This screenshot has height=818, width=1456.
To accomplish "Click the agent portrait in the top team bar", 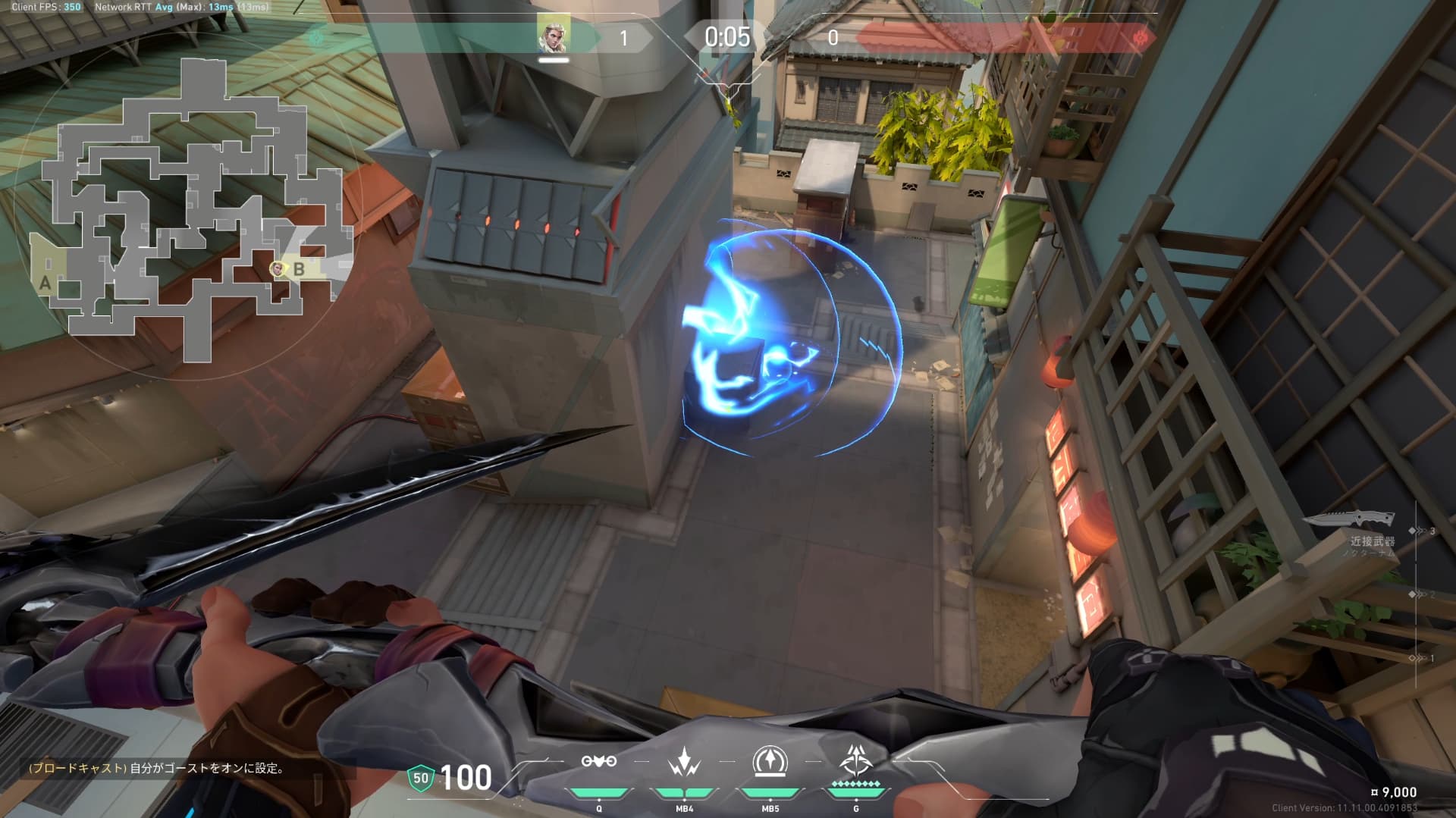I will pos(554,36).
